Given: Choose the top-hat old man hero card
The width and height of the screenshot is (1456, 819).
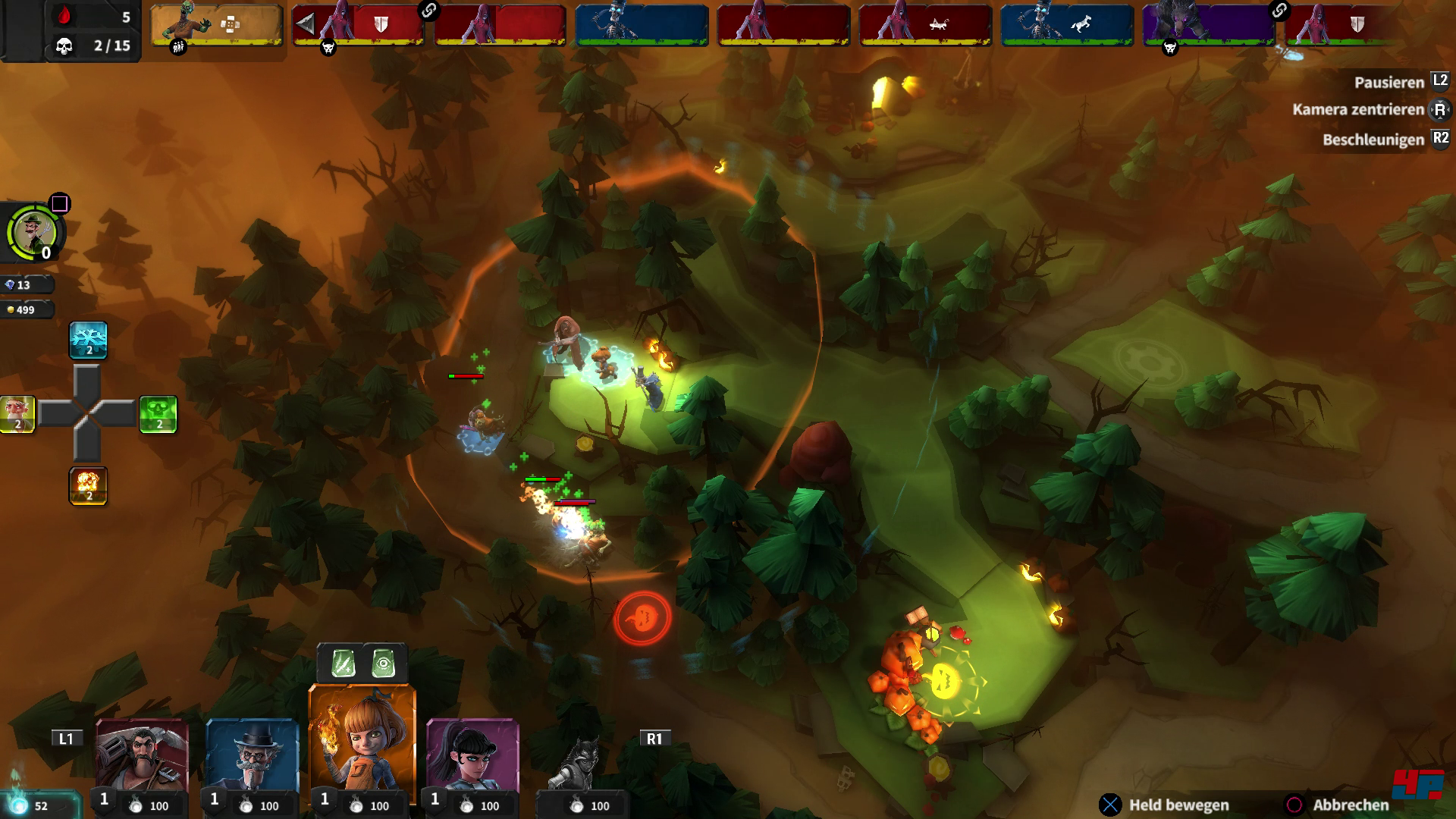Looking at the screenshot, I should point(253,758).
